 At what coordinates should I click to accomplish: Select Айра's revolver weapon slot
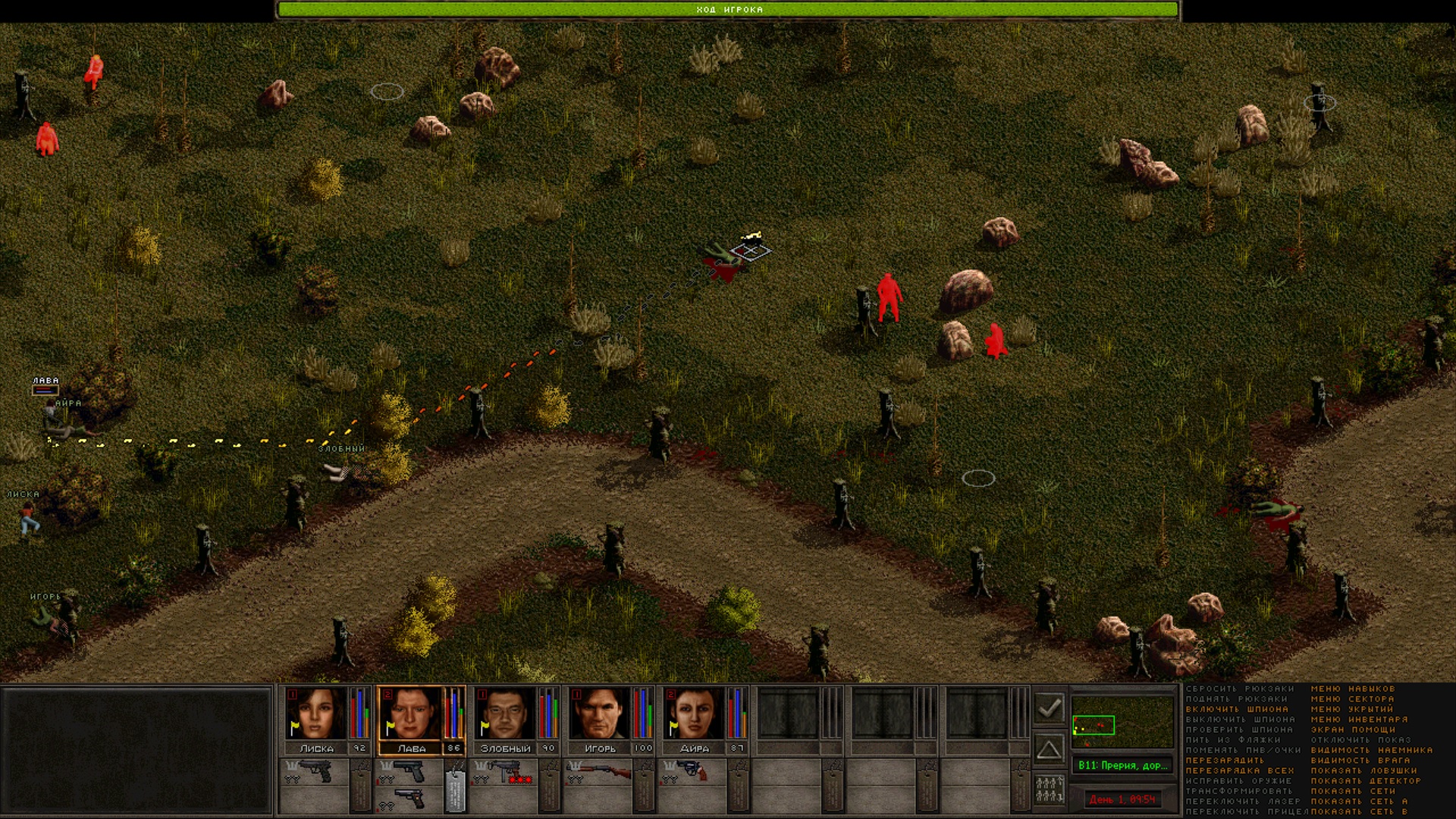691,770
